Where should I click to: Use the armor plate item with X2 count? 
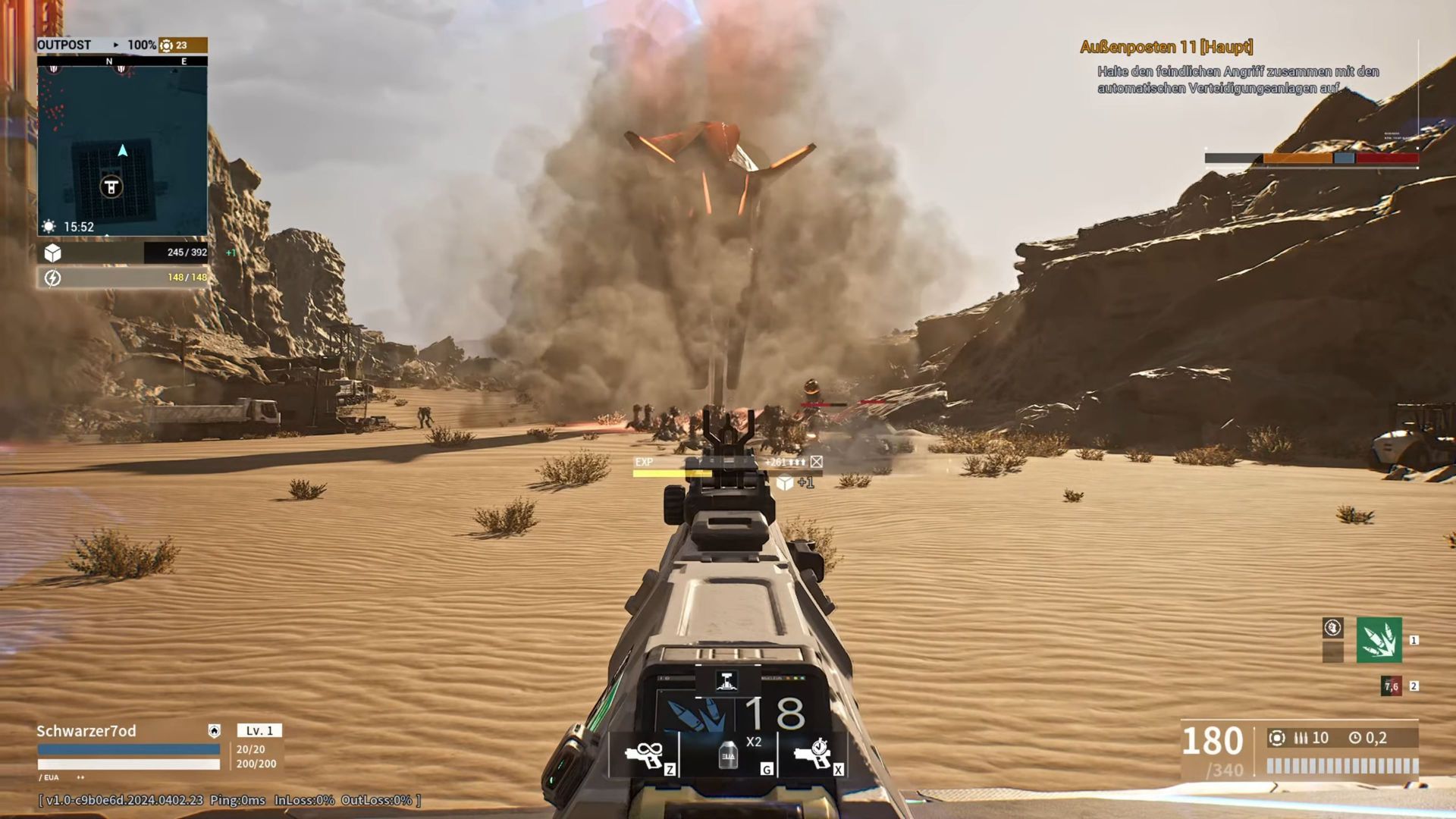click(729, 755)
